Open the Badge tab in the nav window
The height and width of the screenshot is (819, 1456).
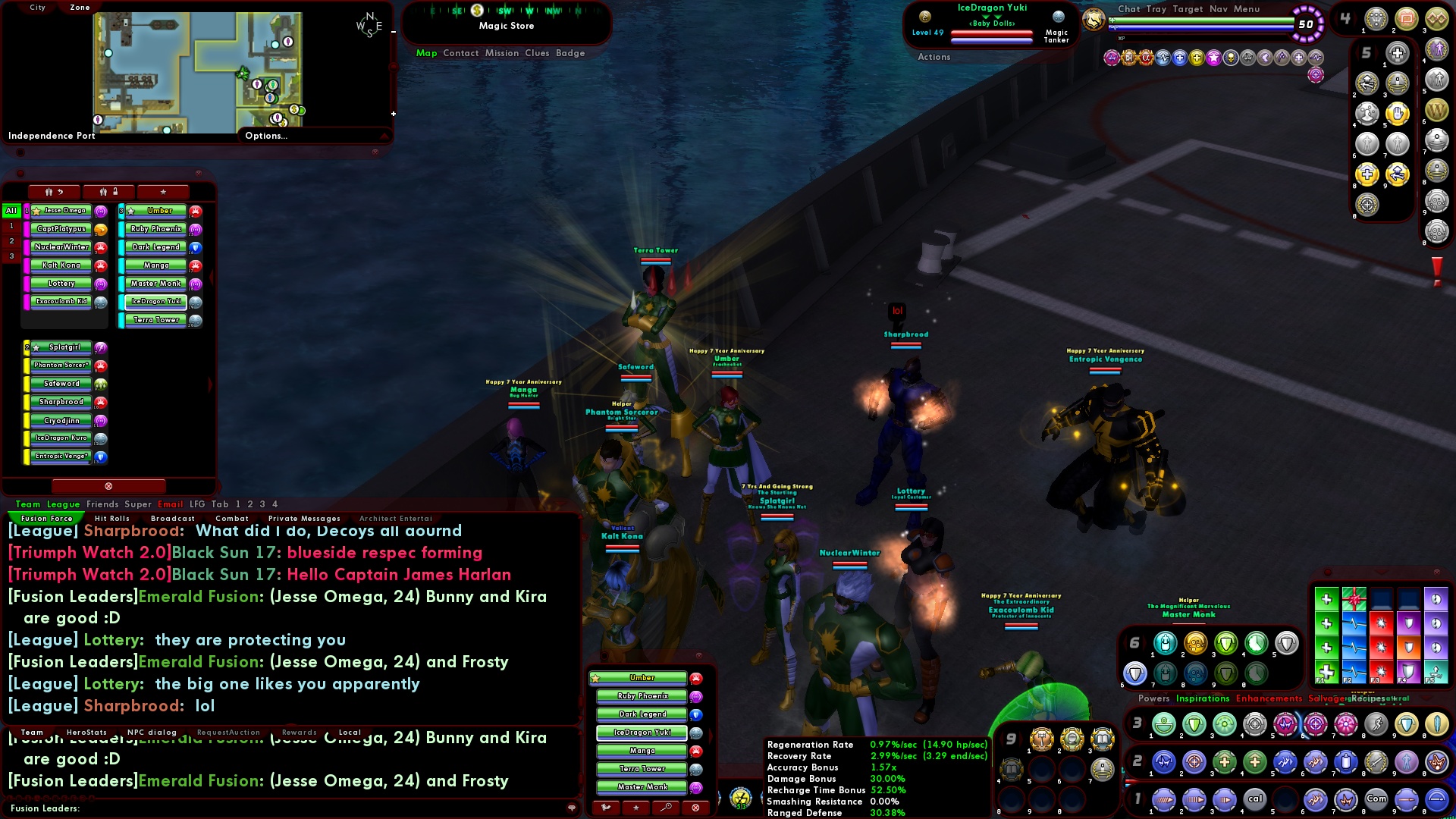click(570, 53)
